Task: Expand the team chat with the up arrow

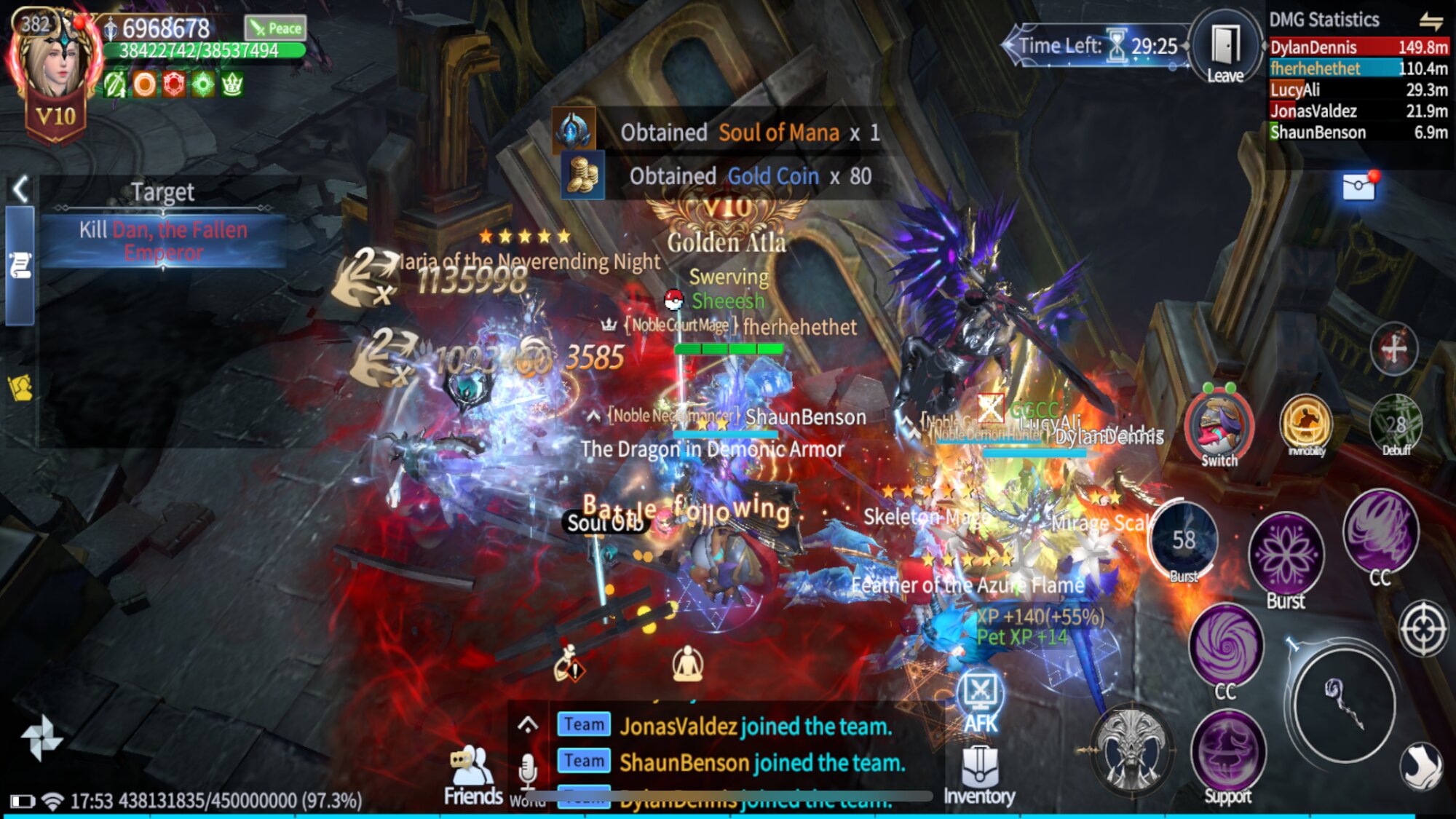Action: click(x=528, y=724)
